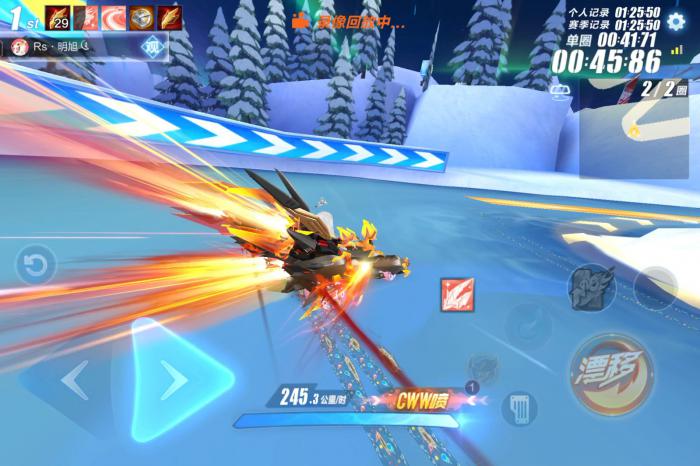Viewport: 700px width, 466px height.
Task: Tap the circular reset arrow button
Action: point(36,266)
